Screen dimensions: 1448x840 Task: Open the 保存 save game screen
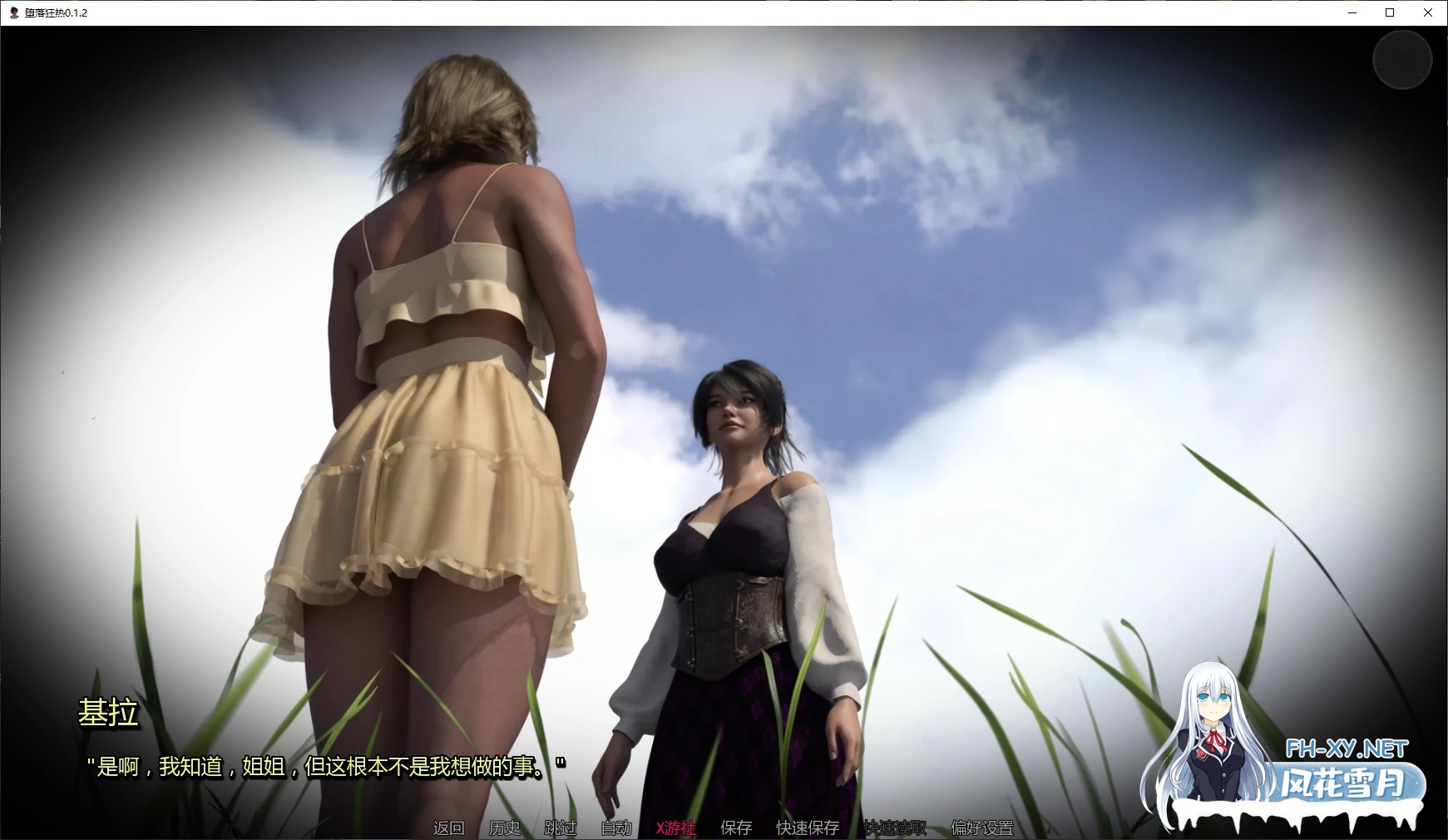(x=736, y=828)
